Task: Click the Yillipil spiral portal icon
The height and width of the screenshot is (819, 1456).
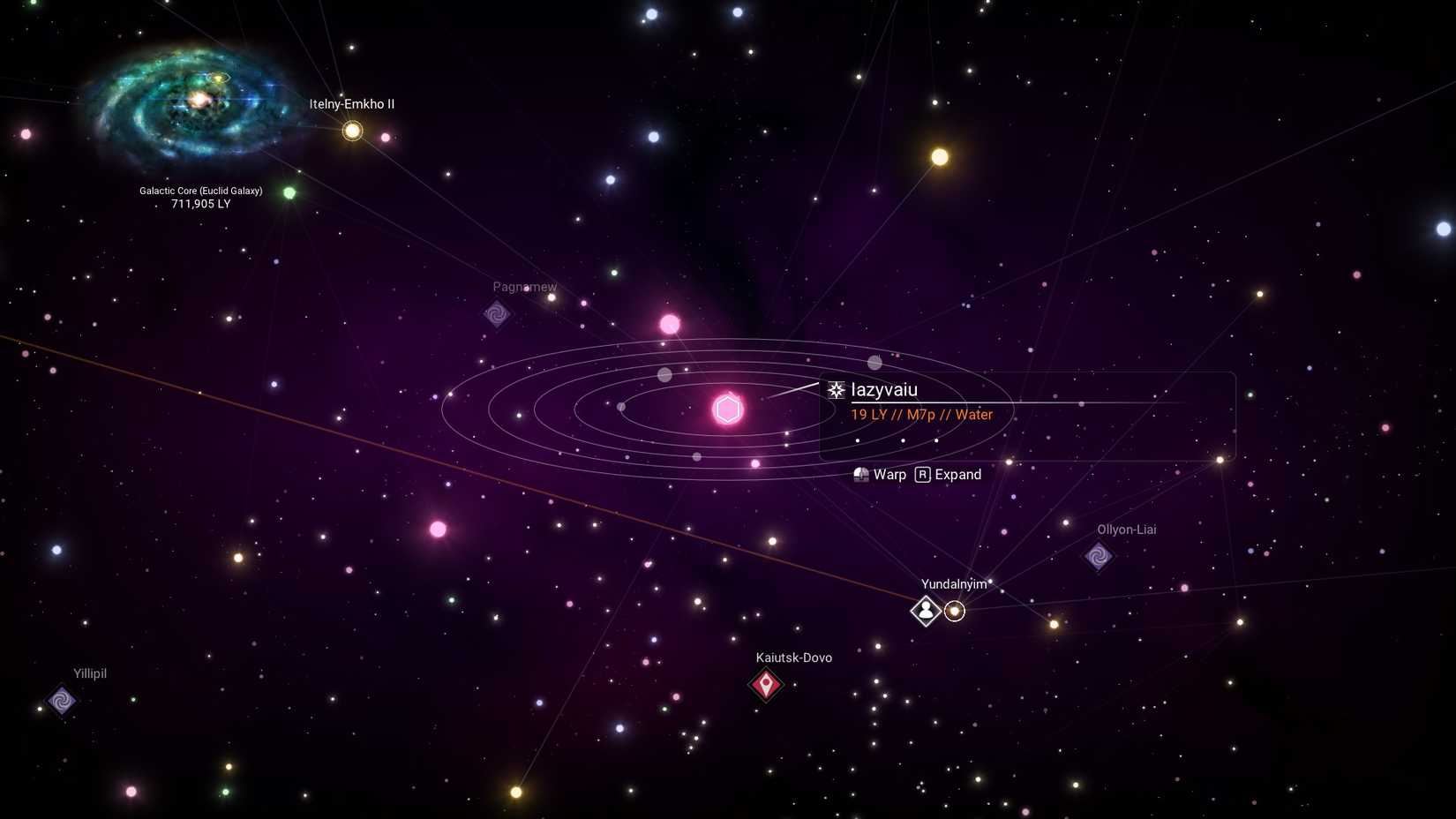Action: coord(62,702)
